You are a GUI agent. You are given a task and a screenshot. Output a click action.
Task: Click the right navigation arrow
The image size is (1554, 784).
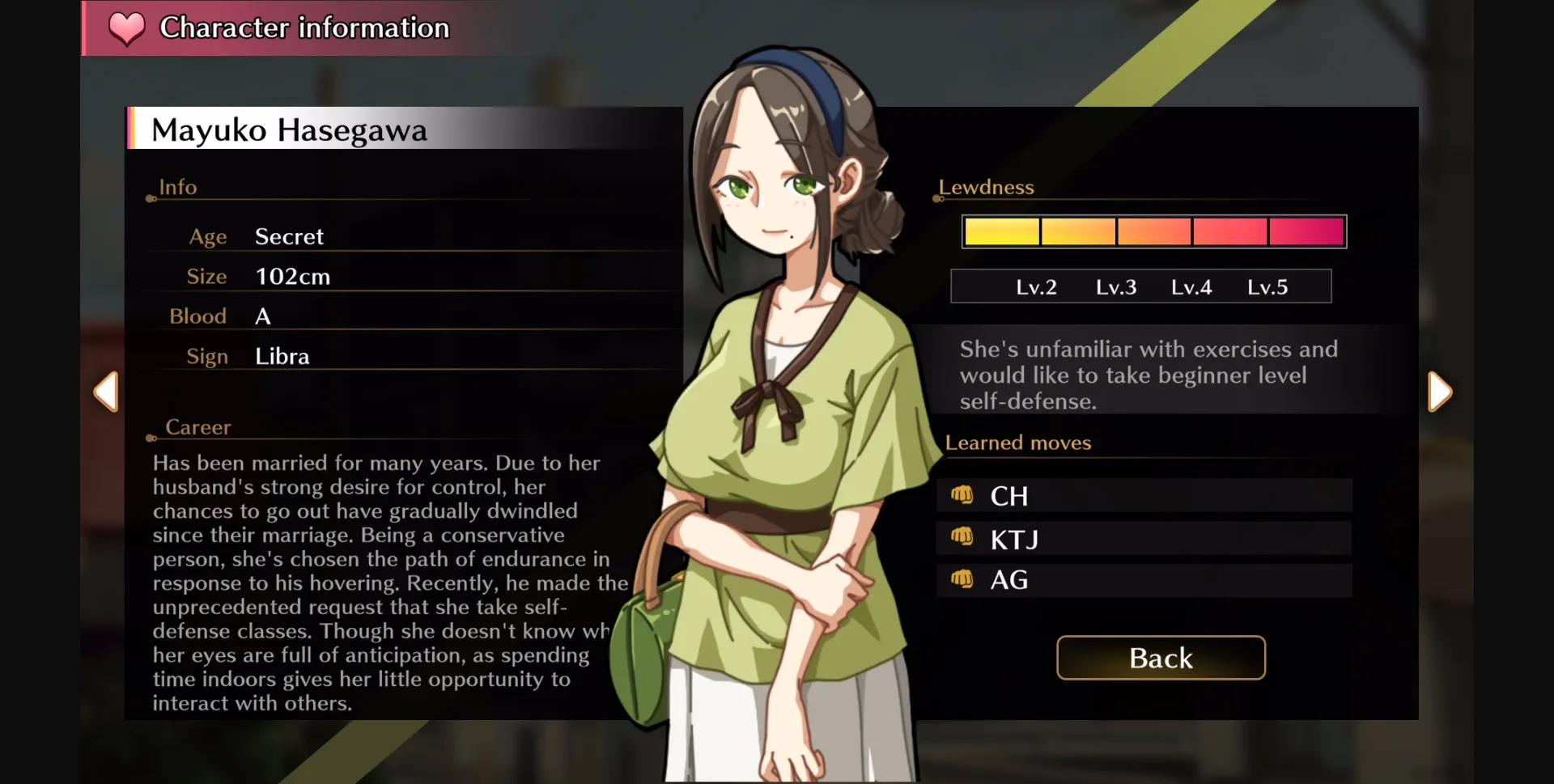(x=1440, y=392)
